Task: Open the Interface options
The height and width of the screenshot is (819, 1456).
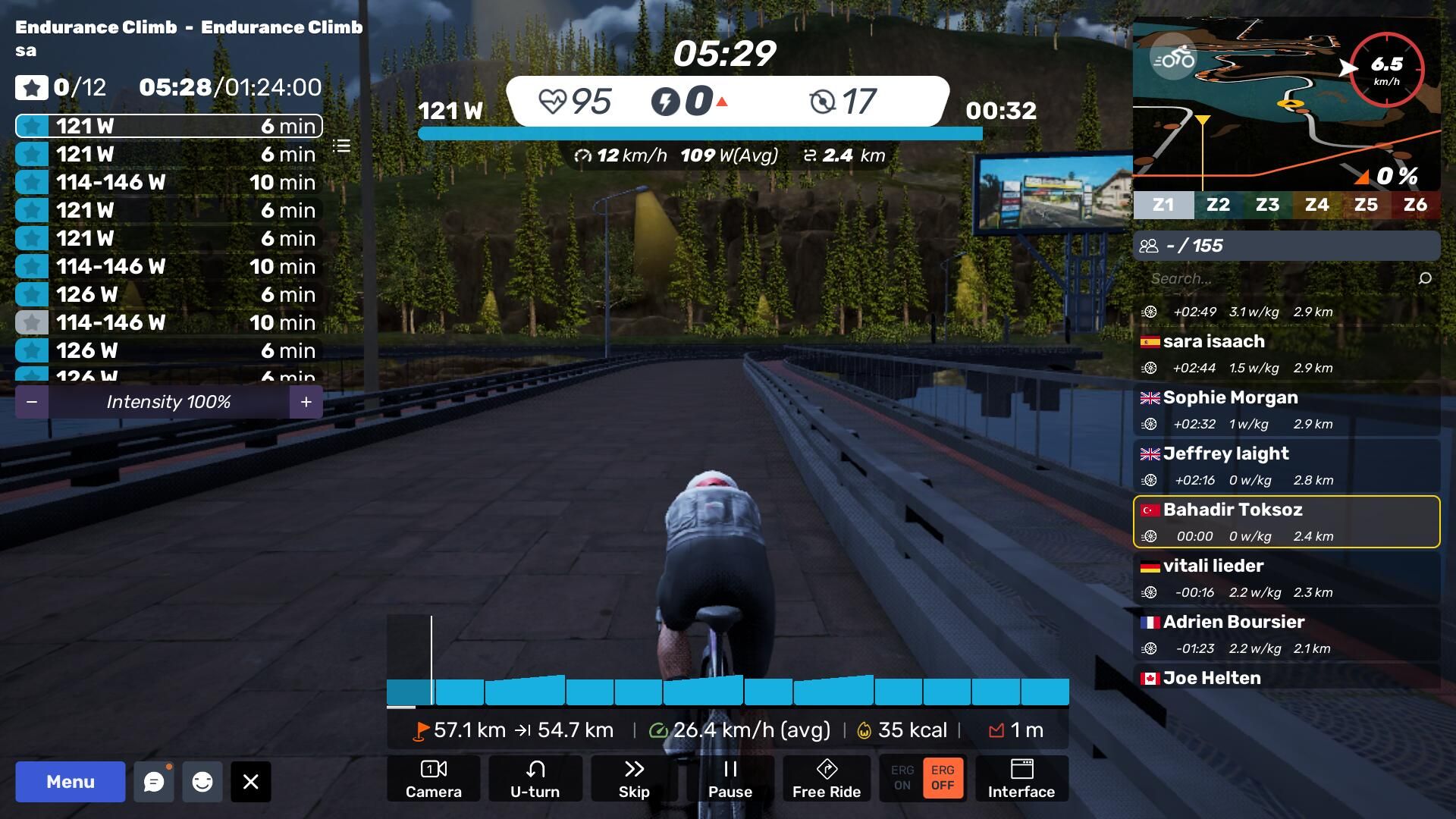Action: point(1021,779)
